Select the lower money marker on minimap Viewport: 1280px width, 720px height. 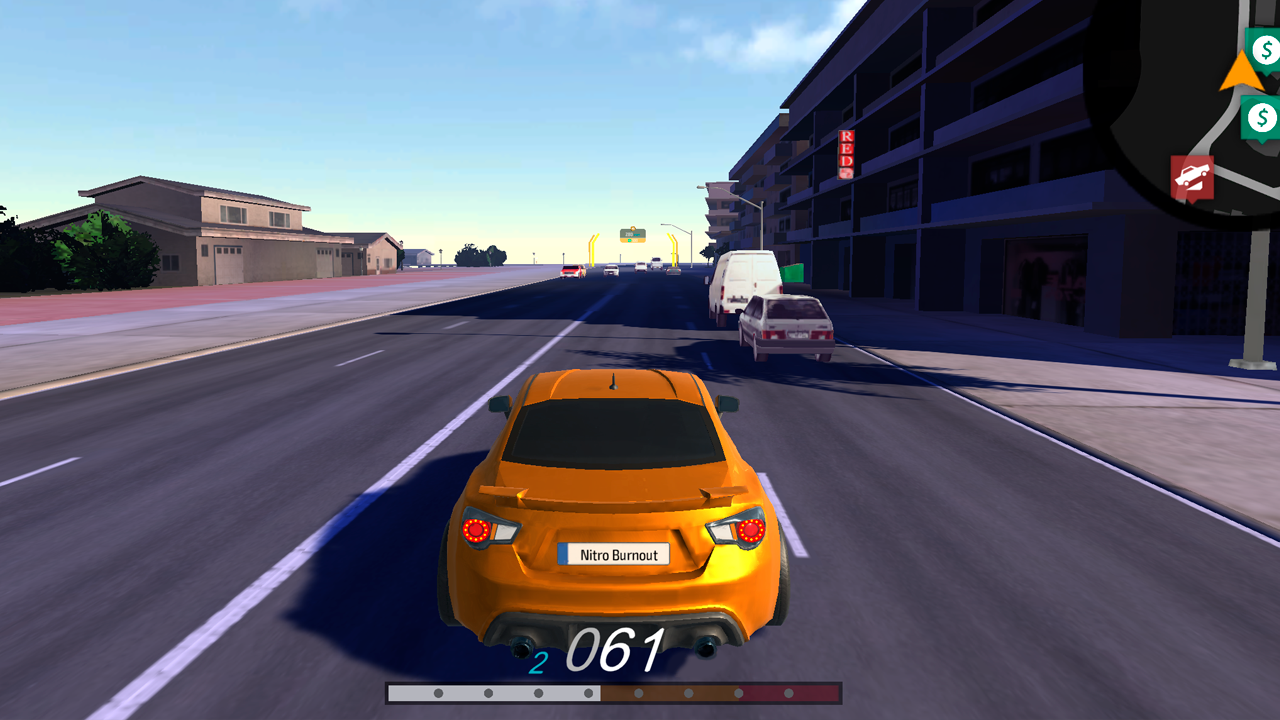(1262, 117)
